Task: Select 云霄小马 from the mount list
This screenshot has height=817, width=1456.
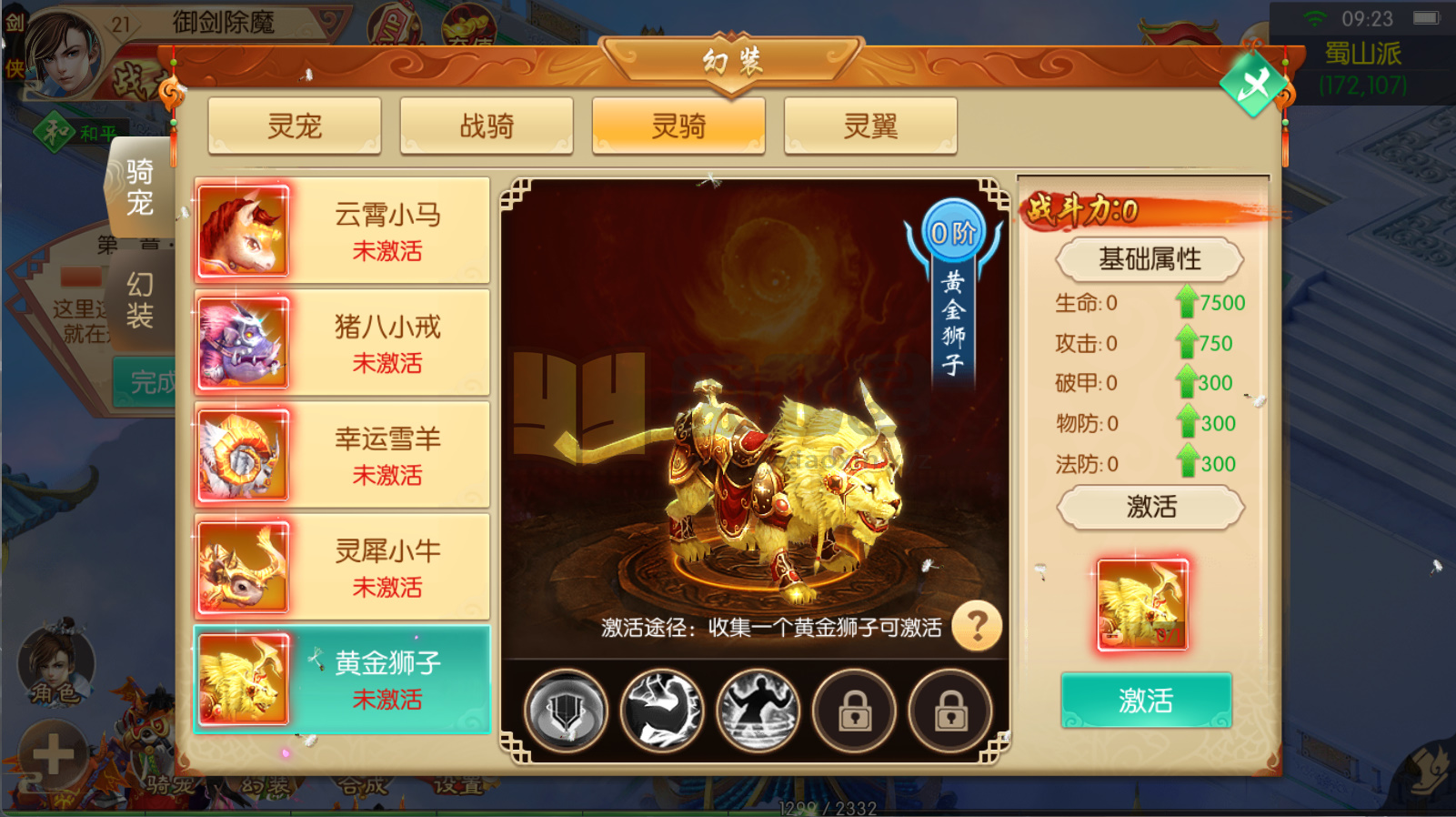Action: point(341,229)
